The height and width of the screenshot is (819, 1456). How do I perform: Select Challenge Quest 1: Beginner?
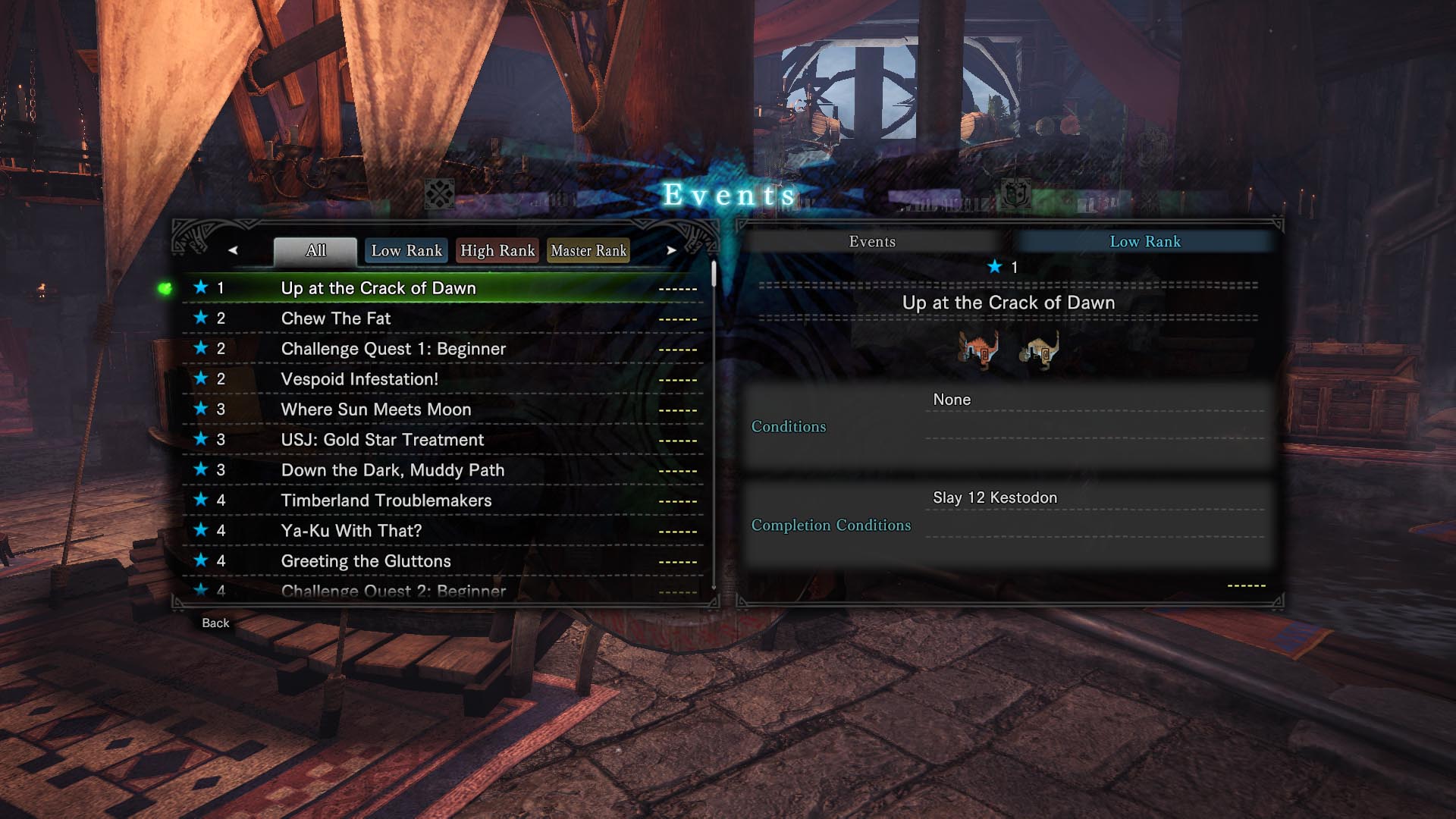click(393, 349)
